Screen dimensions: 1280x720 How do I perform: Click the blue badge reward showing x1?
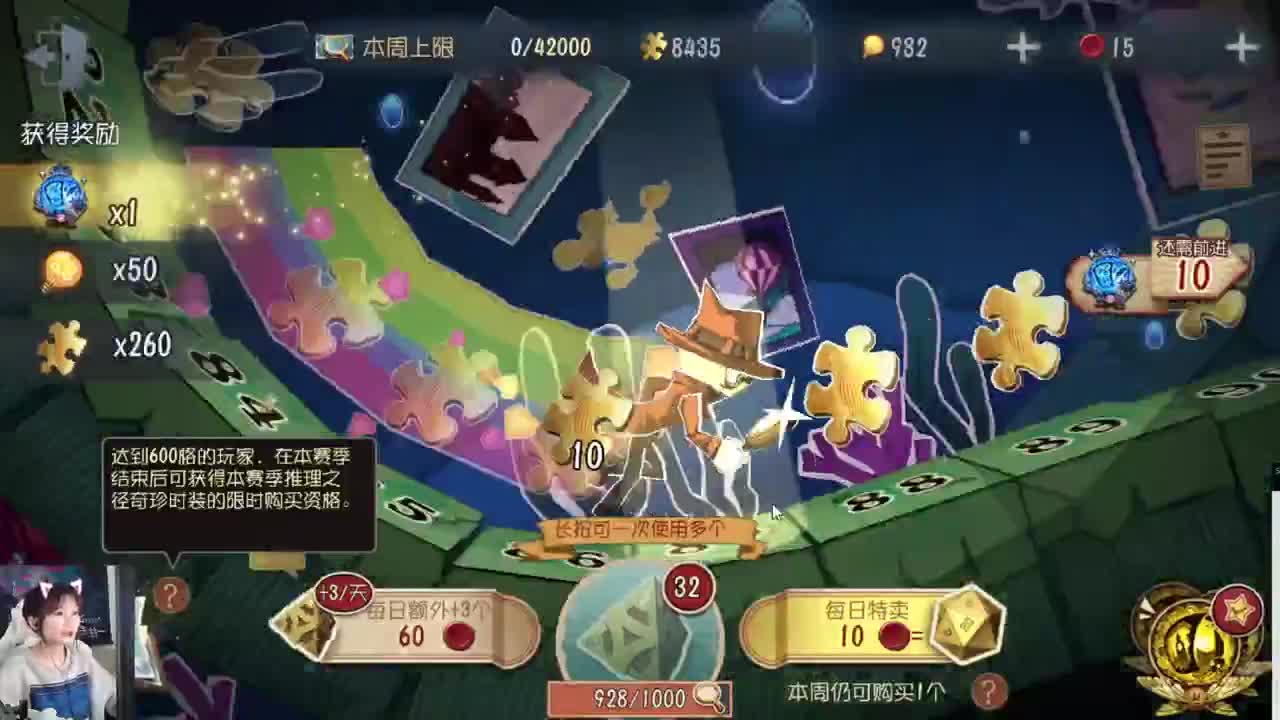click(60, 195)
